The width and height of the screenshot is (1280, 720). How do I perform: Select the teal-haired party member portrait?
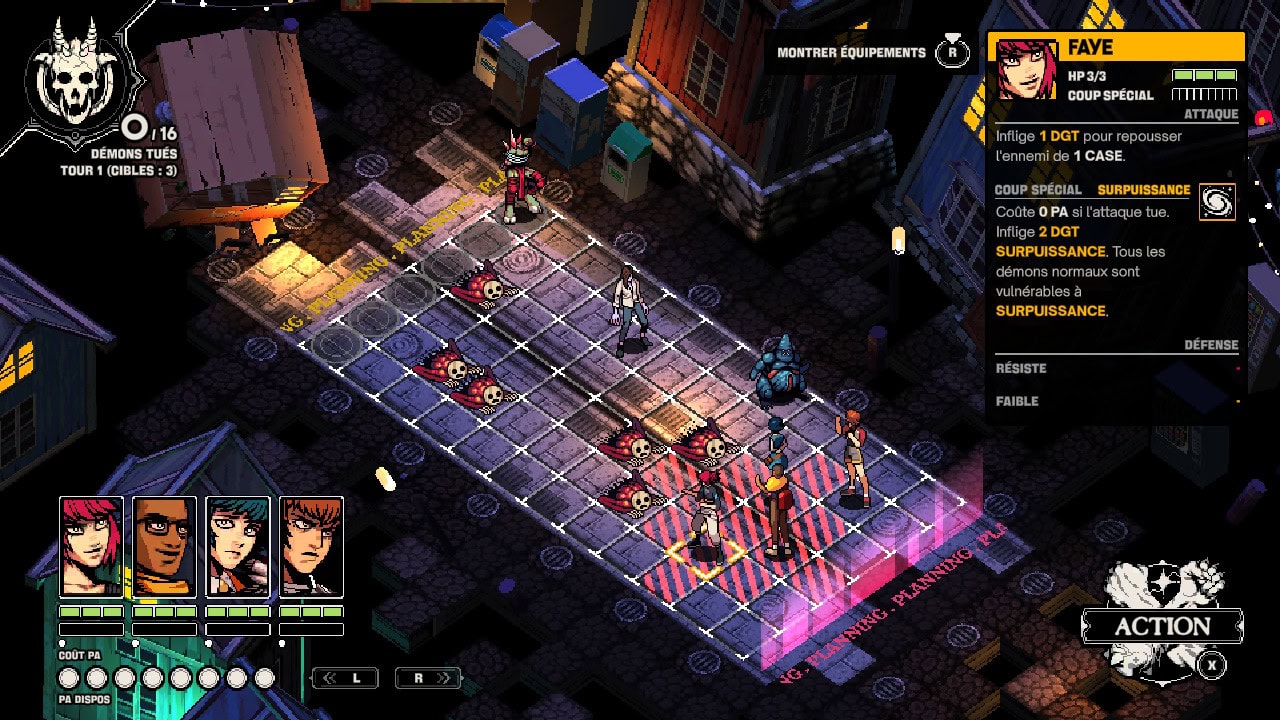[238, 546]
